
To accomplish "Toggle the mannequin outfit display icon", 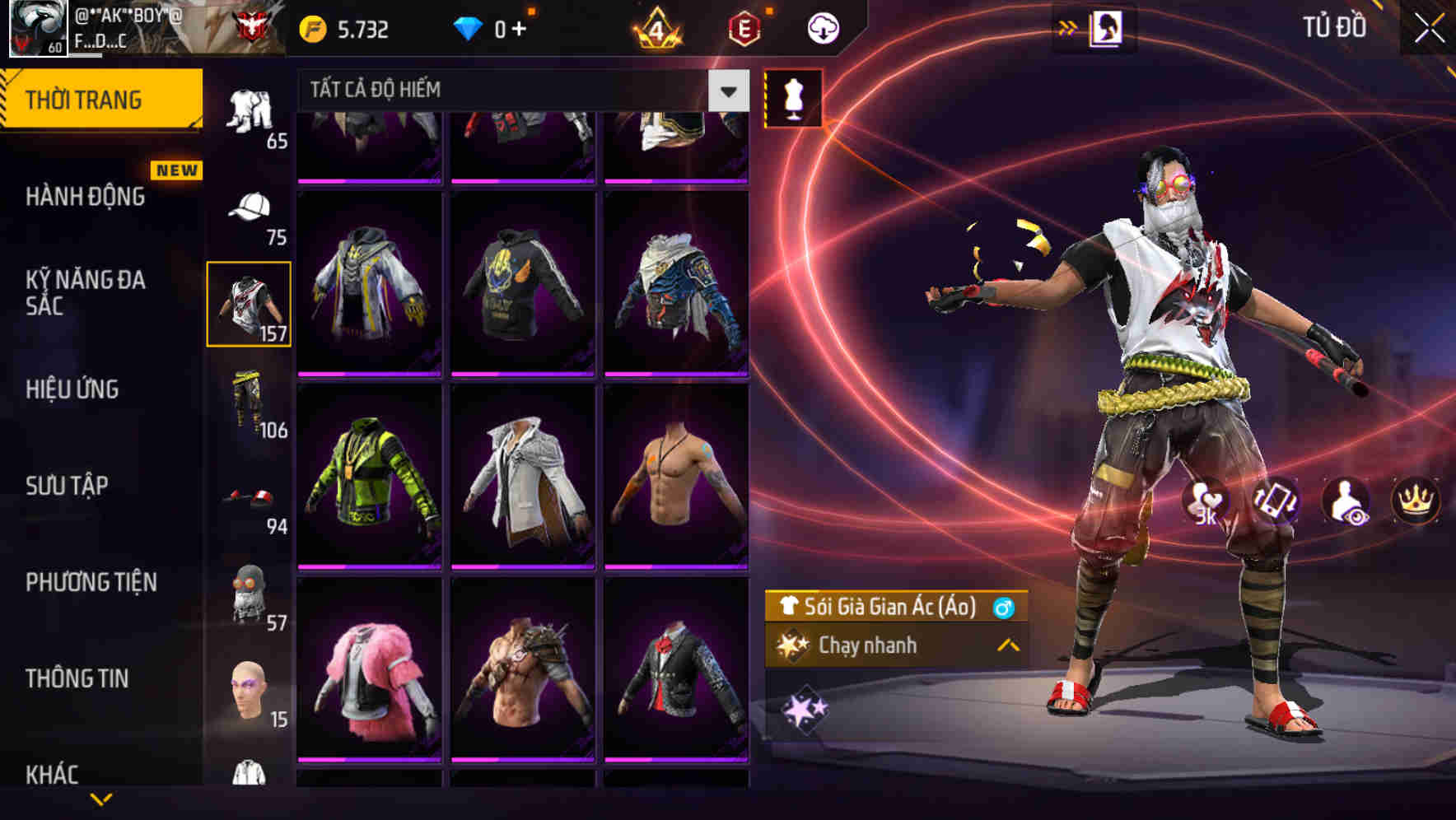I will pos(793,100).
